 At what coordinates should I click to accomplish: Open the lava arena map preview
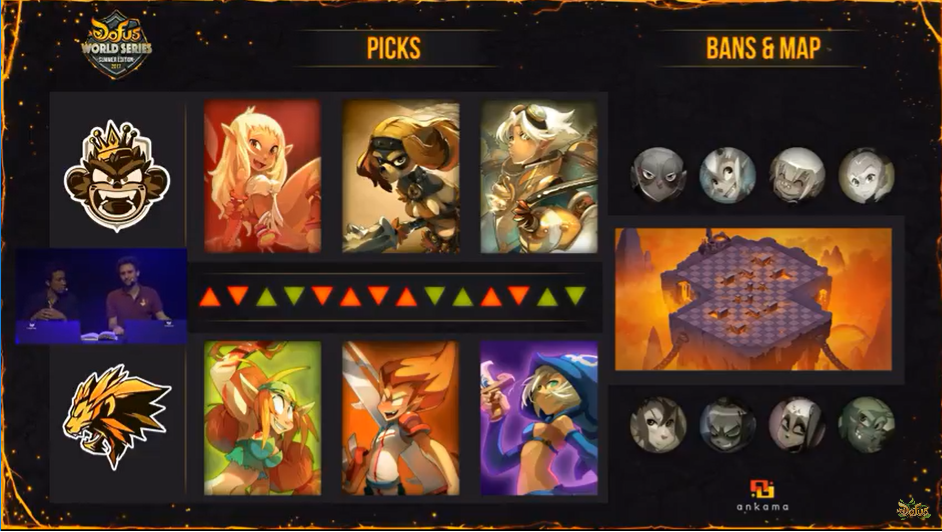coord(753,298)
